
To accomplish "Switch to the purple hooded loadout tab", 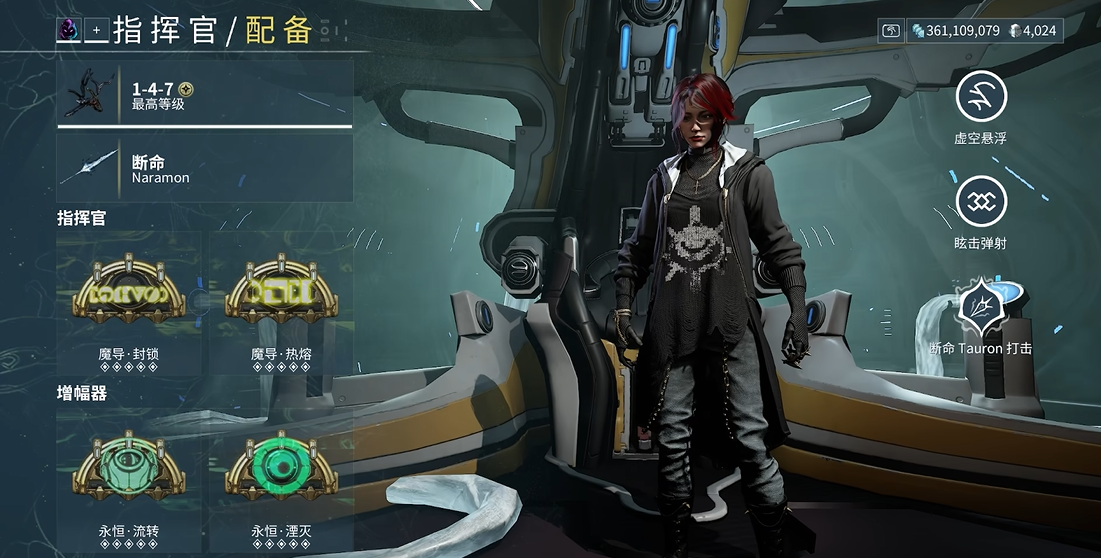I will (70, 30).
